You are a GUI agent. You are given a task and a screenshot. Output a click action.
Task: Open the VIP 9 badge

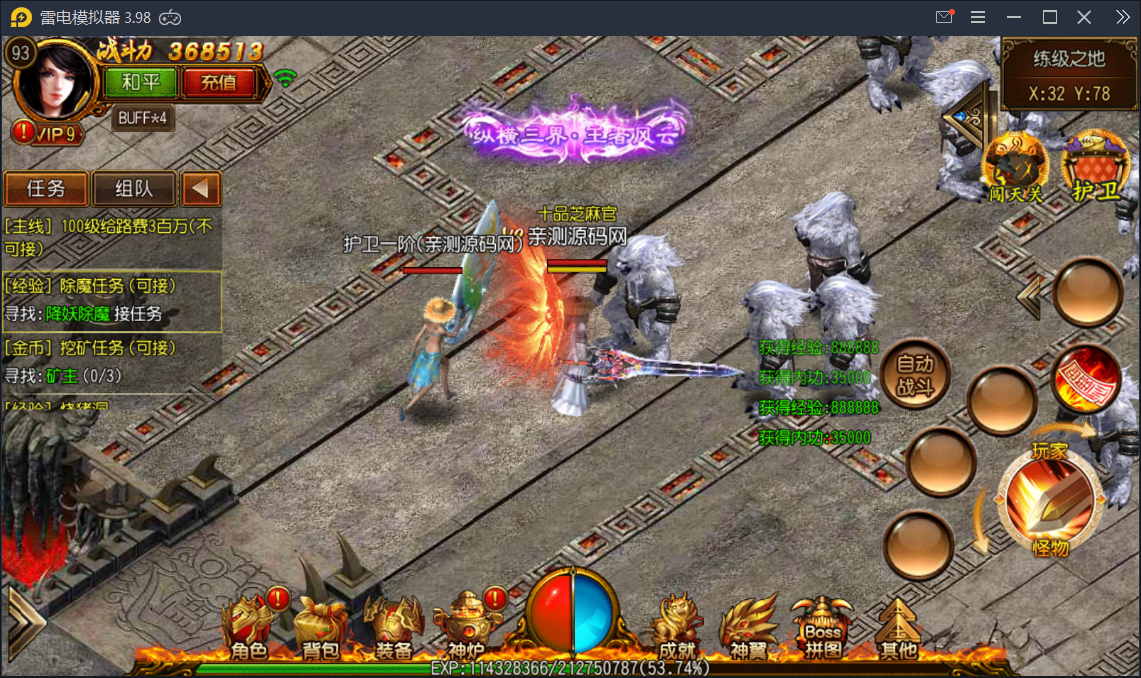tap(48, 134)
